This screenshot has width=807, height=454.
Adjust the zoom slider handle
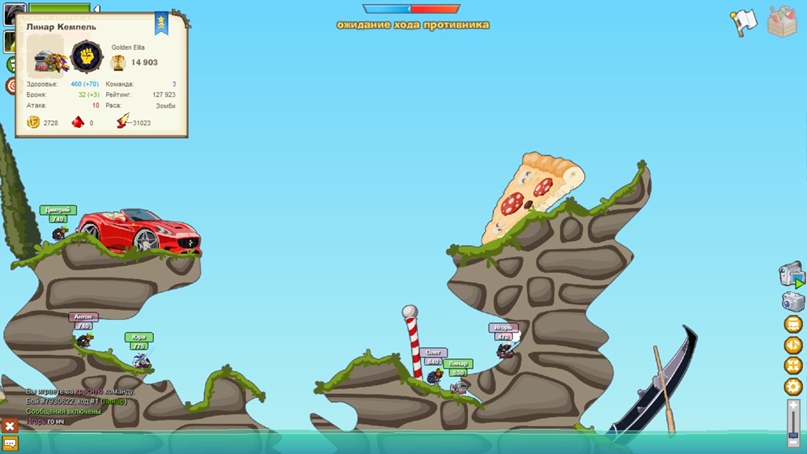click(x=793, y=432)
